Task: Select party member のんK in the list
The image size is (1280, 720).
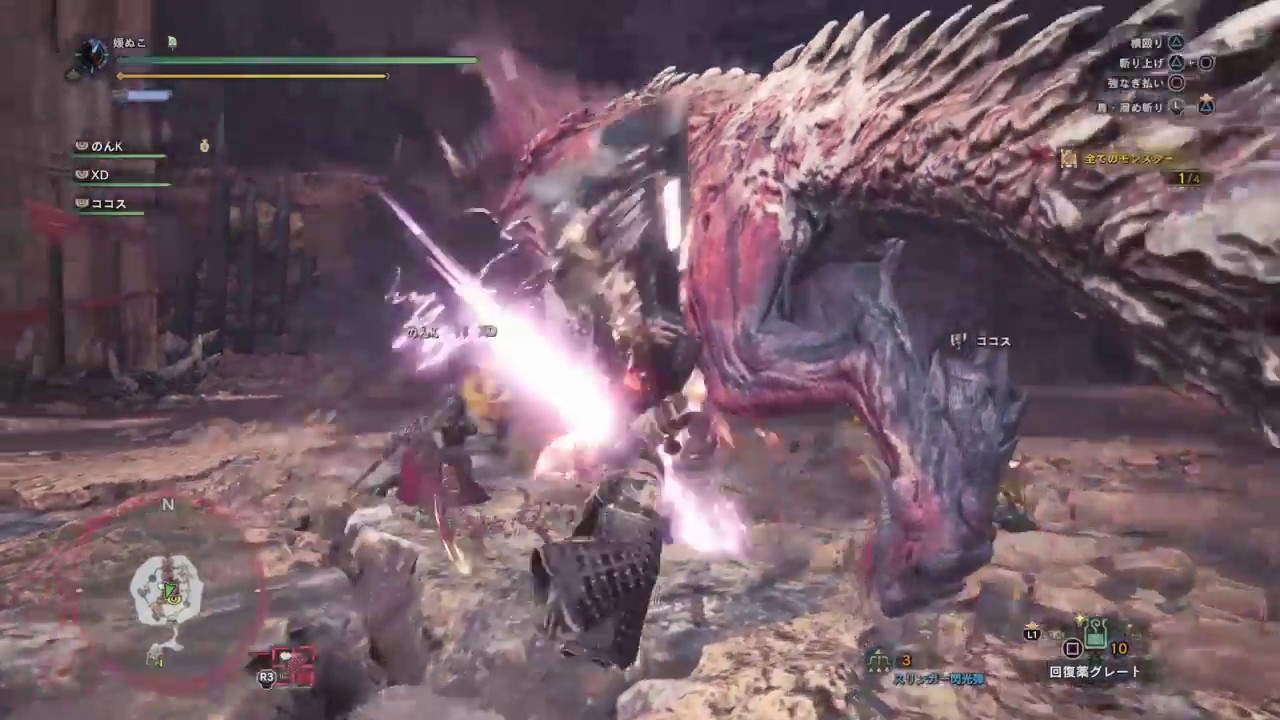Action: coord(106,146)
